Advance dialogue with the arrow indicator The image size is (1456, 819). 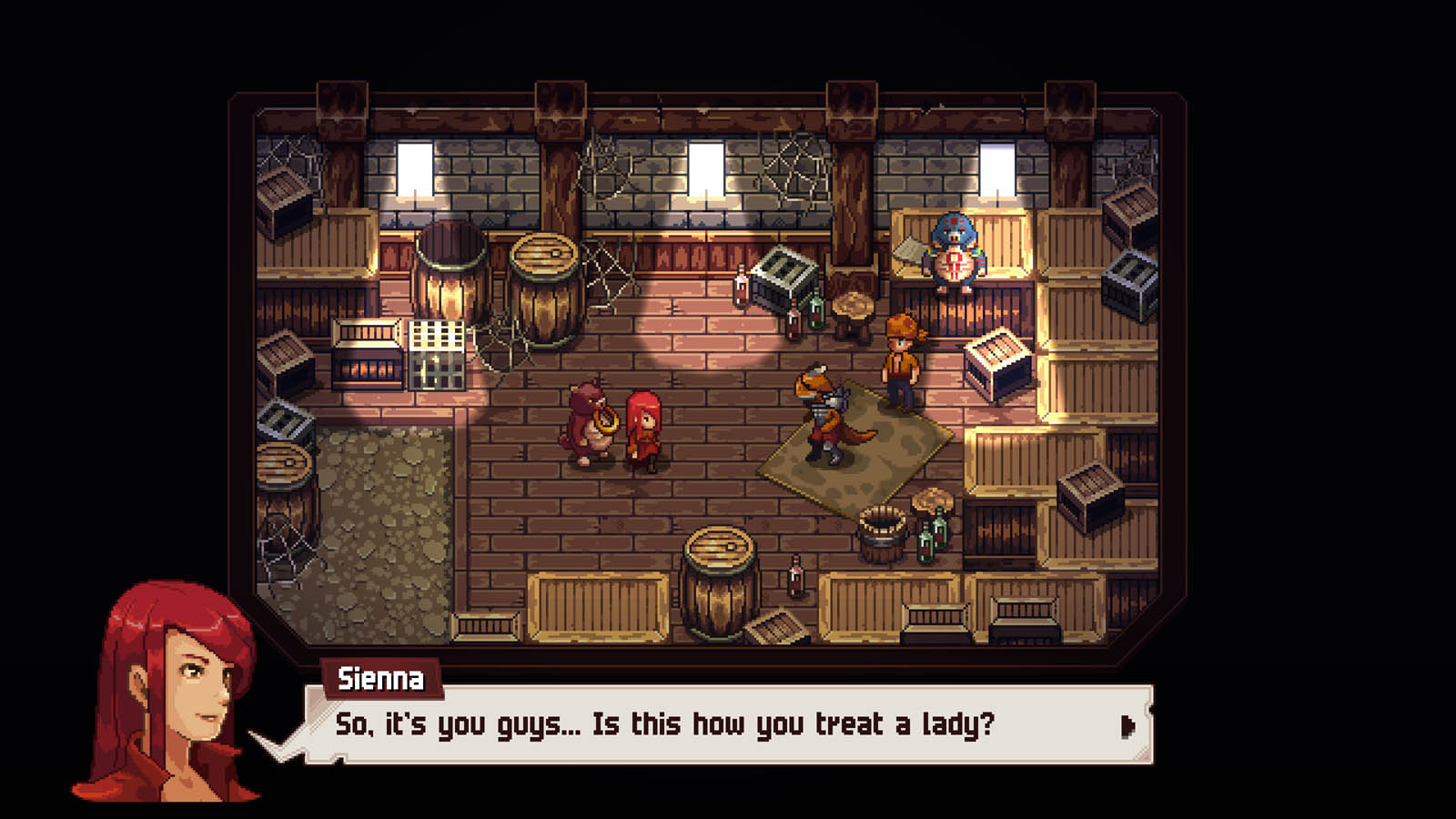pos(1127,725)
